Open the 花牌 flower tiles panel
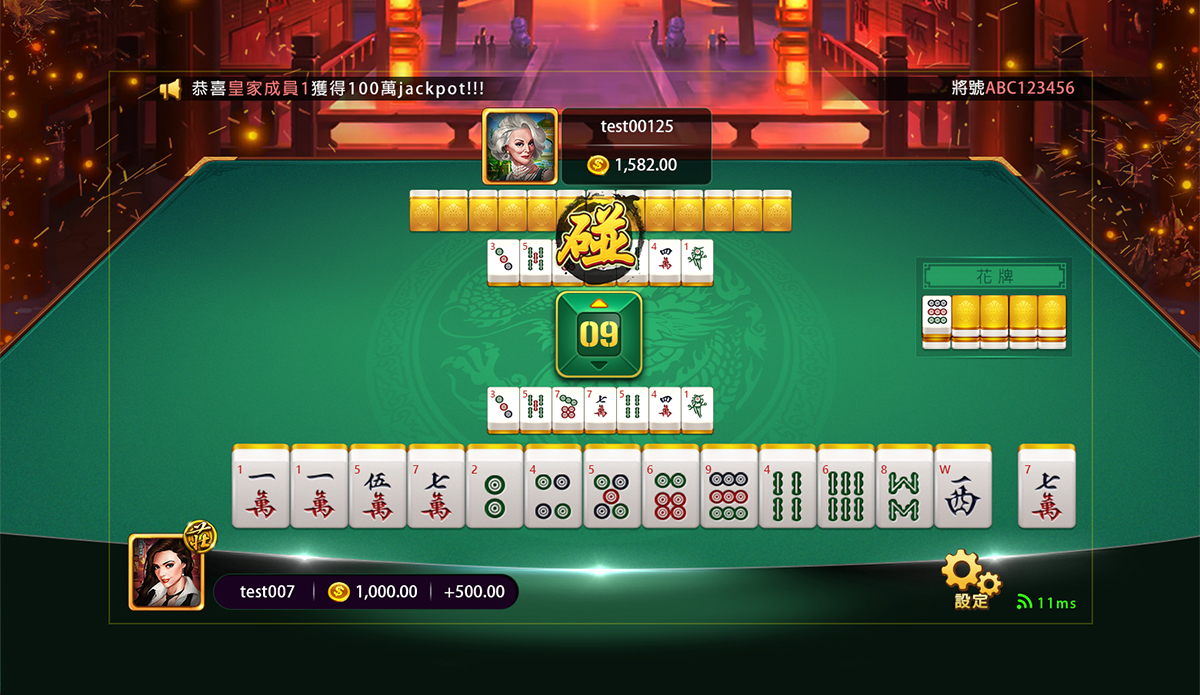The width and height of the screenshot is (1200, 695). pos(994,275)
